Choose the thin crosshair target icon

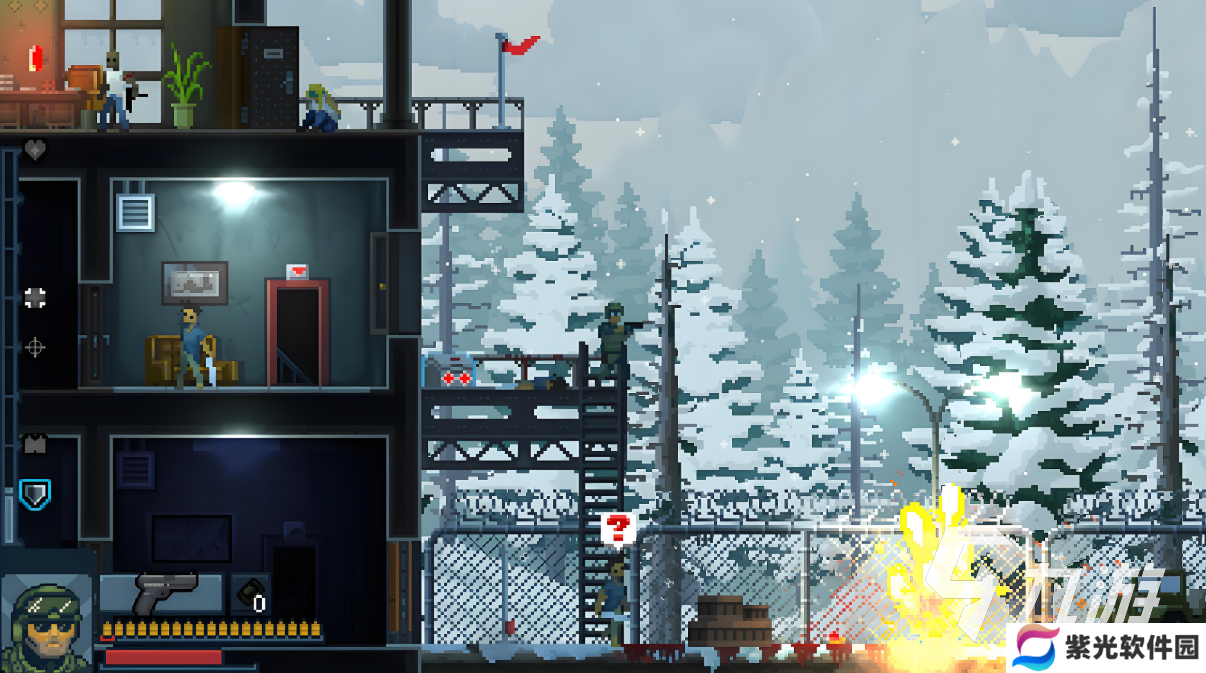(35, 347)
